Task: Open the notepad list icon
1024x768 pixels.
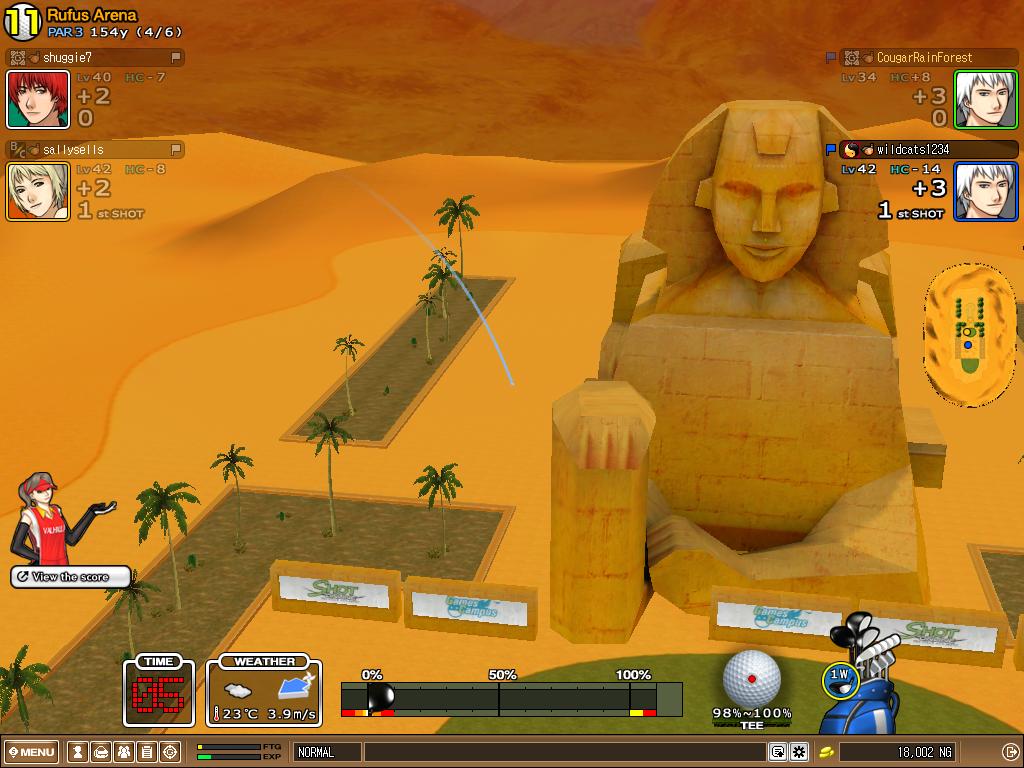Action: pyautogui.click(x=147, y=752)
